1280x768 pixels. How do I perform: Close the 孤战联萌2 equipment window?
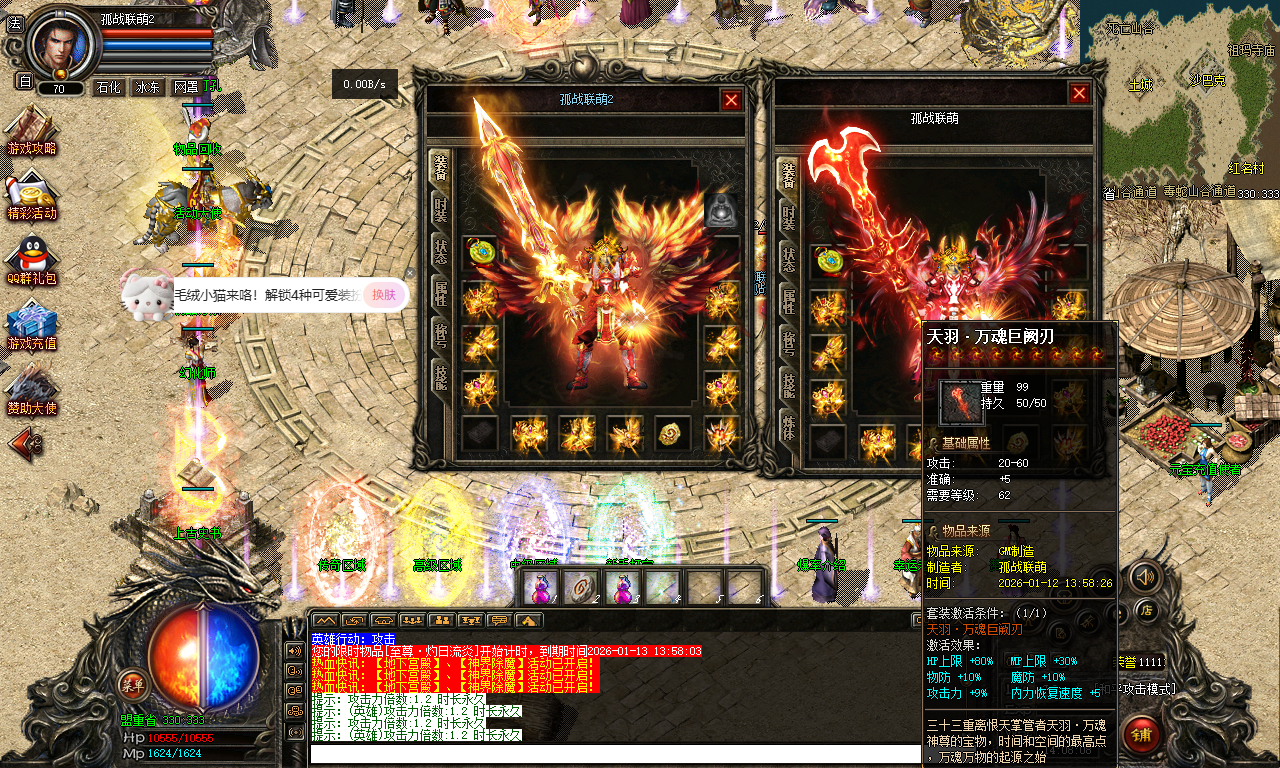coord(732,100)
